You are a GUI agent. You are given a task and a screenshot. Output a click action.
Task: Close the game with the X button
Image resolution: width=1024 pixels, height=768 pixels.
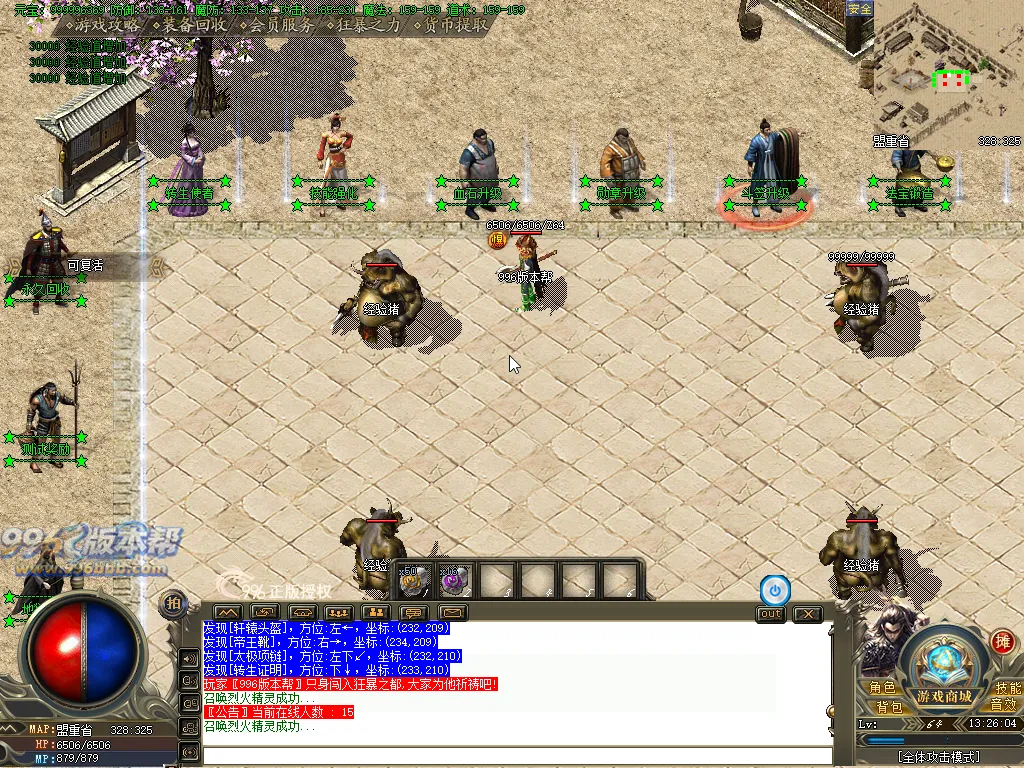[807, 614]
